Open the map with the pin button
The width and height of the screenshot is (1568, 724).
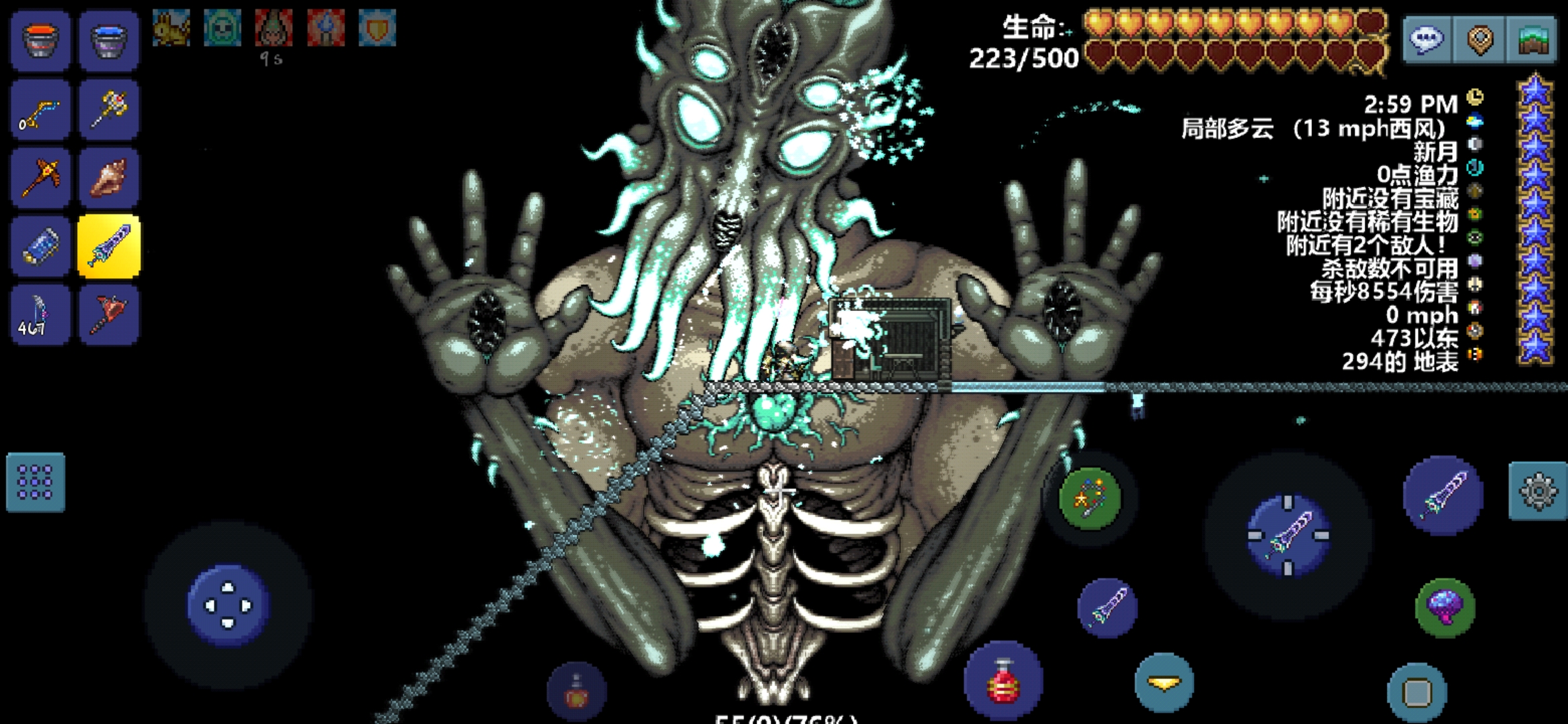click(1480, 40)
